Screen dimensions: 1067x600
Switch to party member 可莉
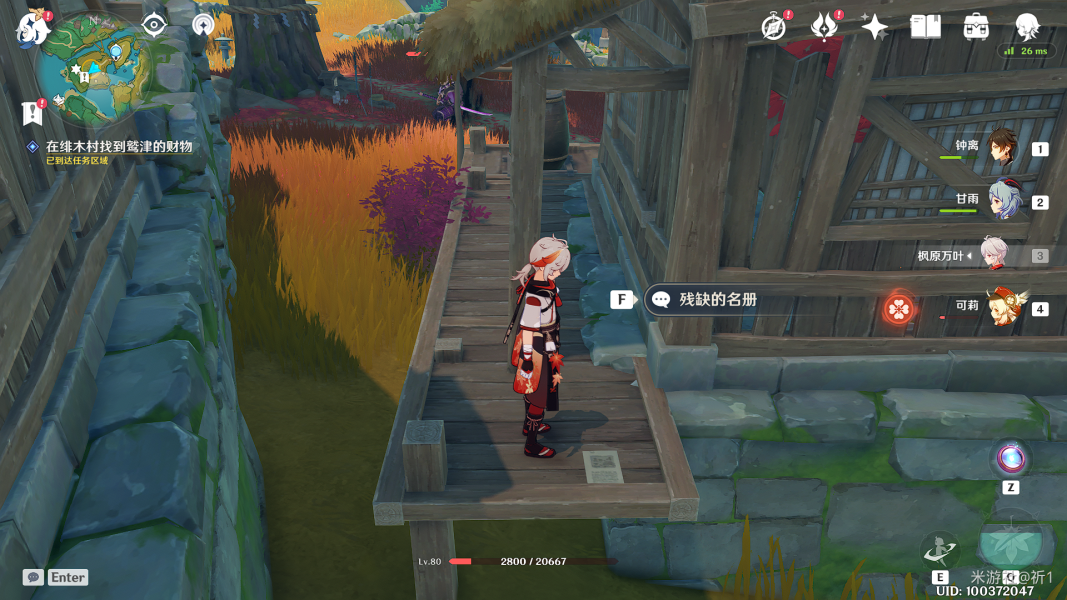[x=1003, y=307]
